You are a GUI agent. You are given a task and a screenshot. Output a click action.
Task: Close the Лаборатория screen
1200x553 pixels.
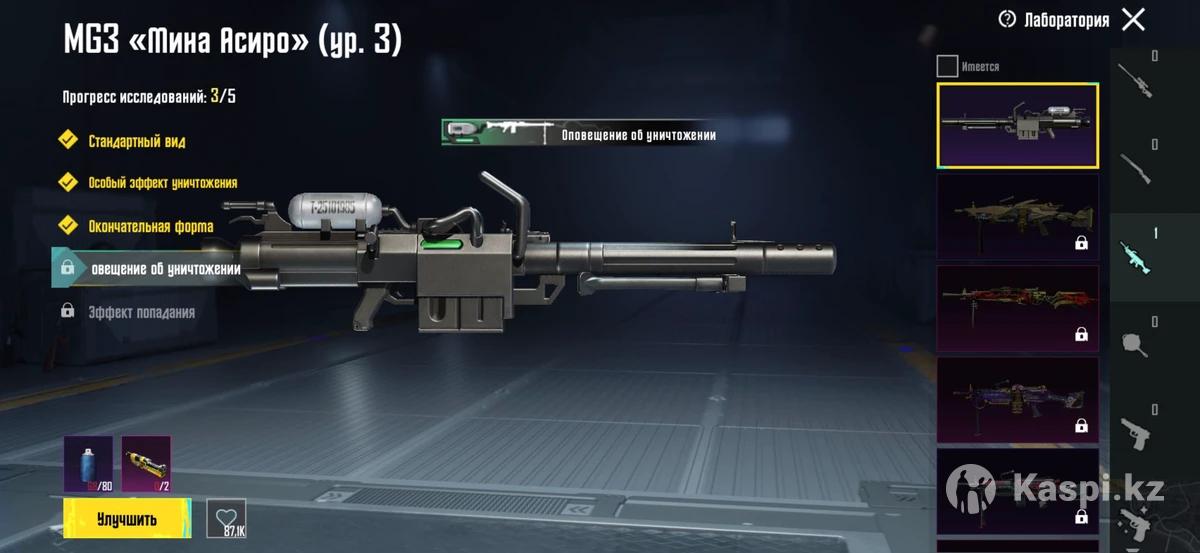[x=1133, y=19]
